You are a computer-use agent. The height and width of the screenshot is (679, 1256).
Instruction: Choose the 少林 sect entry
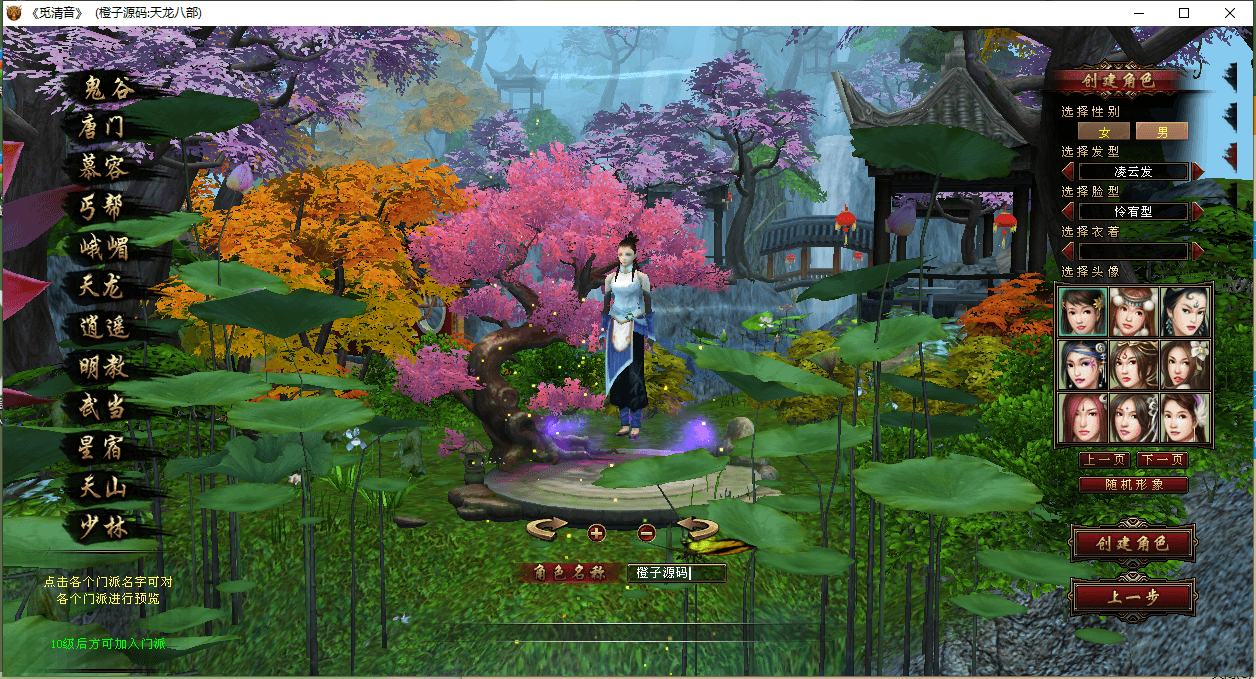point(104,527)
